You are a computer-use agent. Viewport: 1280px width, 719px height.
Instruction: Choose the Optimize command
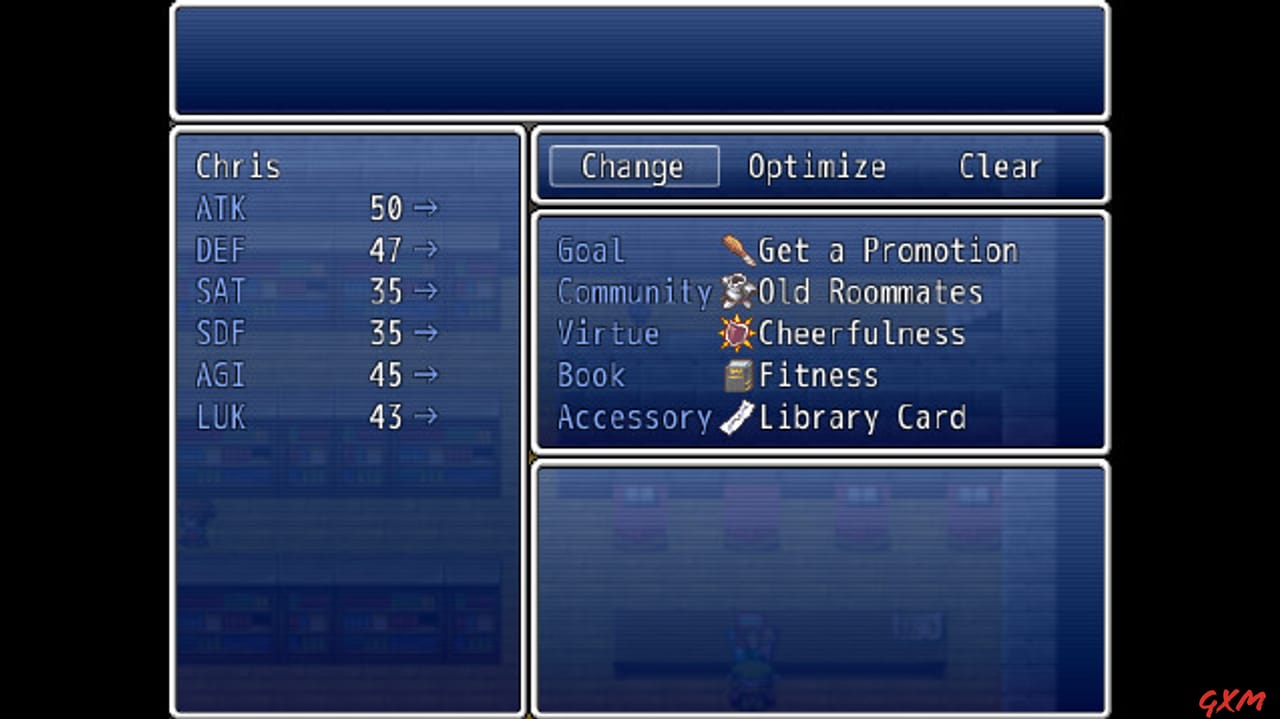point(817,166)
